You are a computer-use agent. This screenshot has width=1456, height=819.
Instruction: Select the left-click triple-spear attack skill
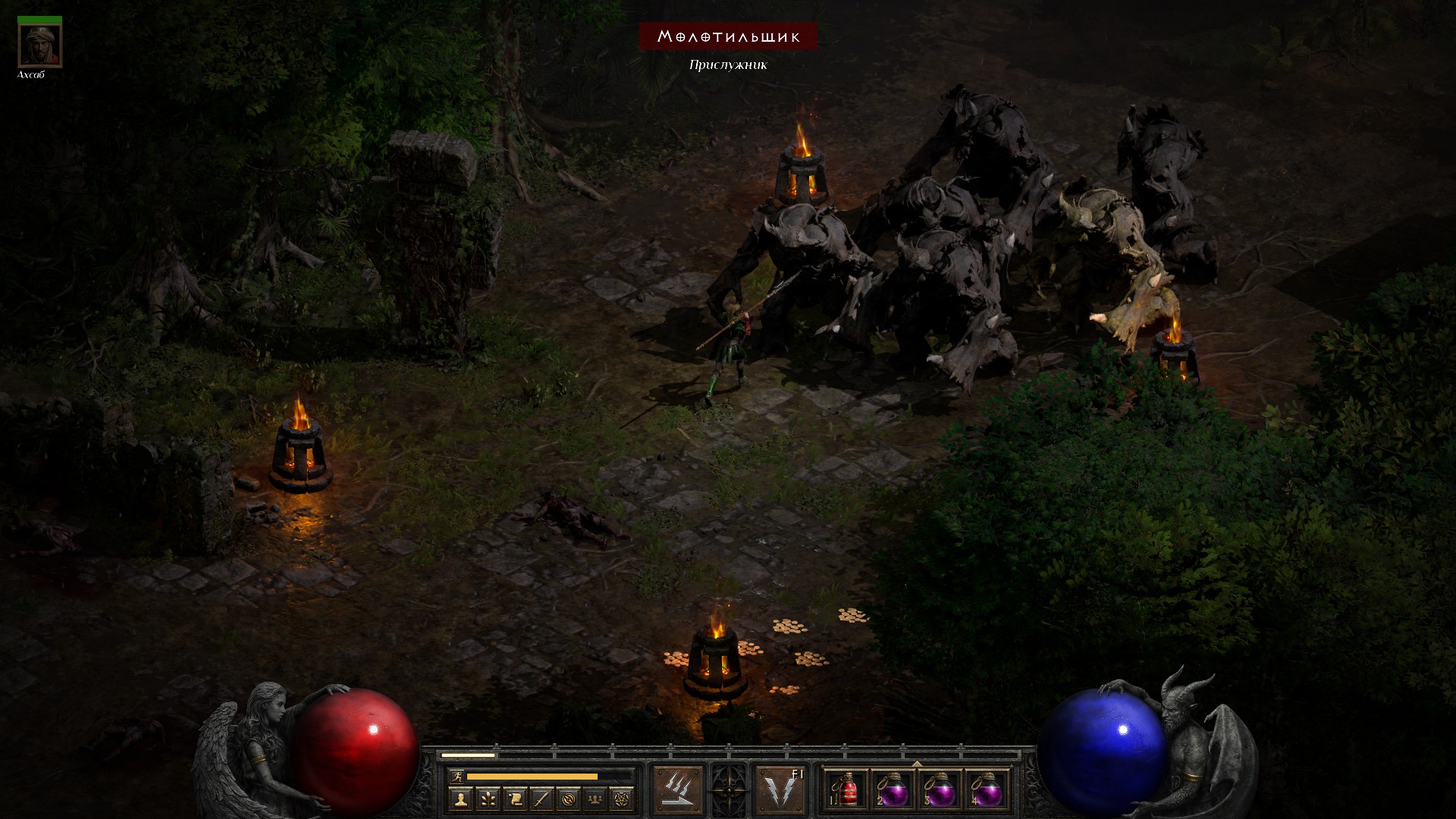pyautogui.click(x=678, y=789)
